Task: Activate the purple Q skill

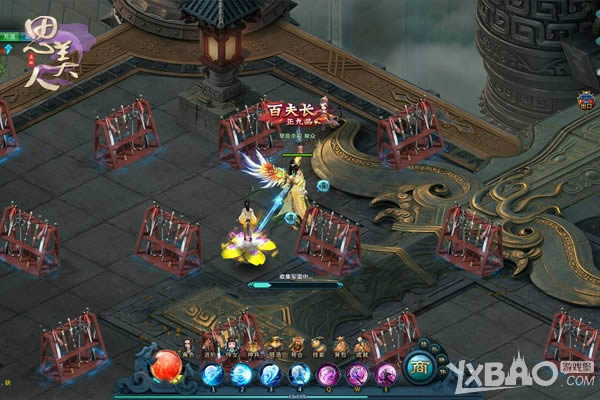Action: pyautogui.click(x=329, y=375)
